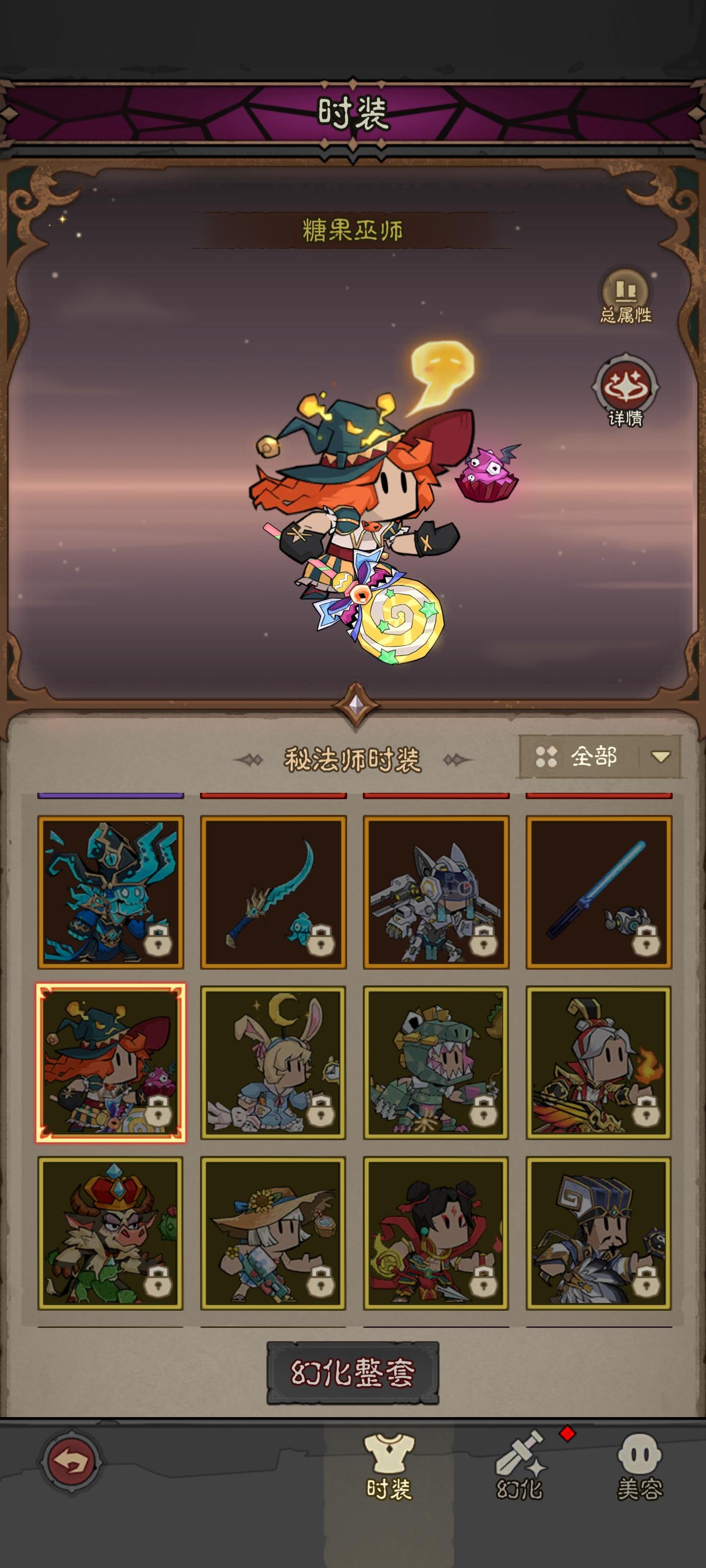Click the lock on the mech armor costume

484,943
